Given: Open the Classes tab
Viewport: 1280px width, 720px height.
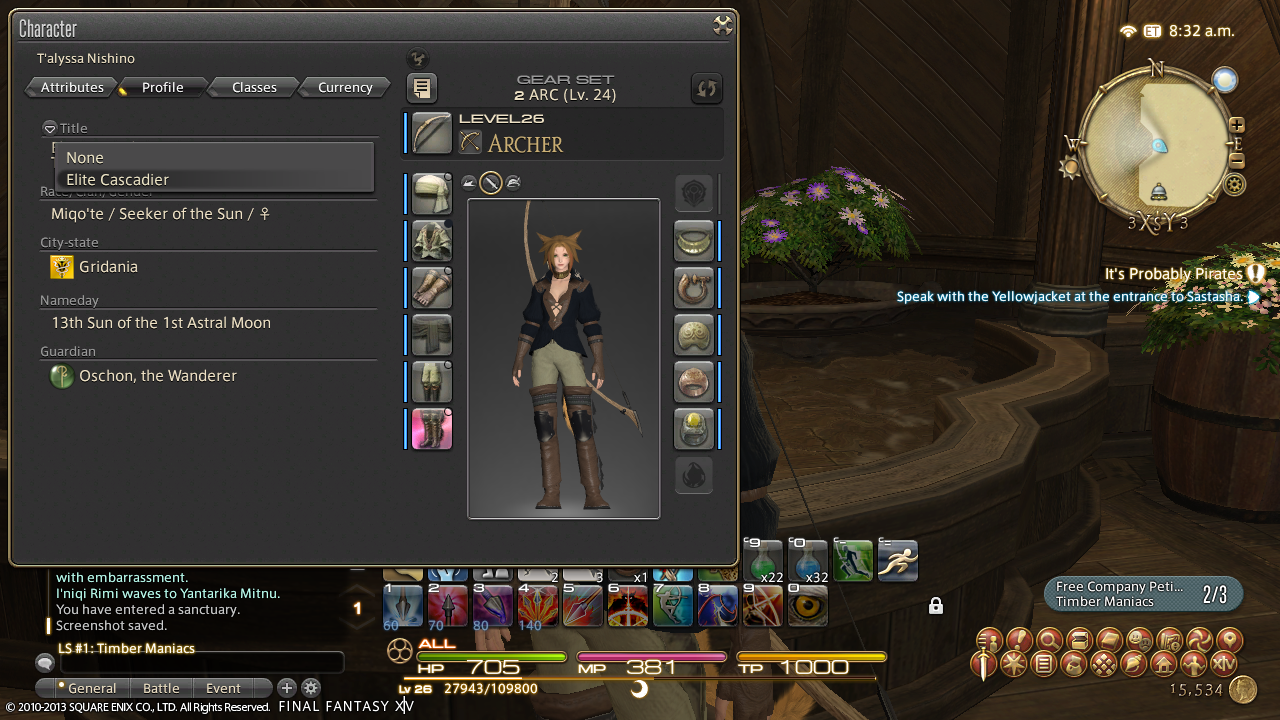Looking at the screenshot, I should tap(254, 88).
